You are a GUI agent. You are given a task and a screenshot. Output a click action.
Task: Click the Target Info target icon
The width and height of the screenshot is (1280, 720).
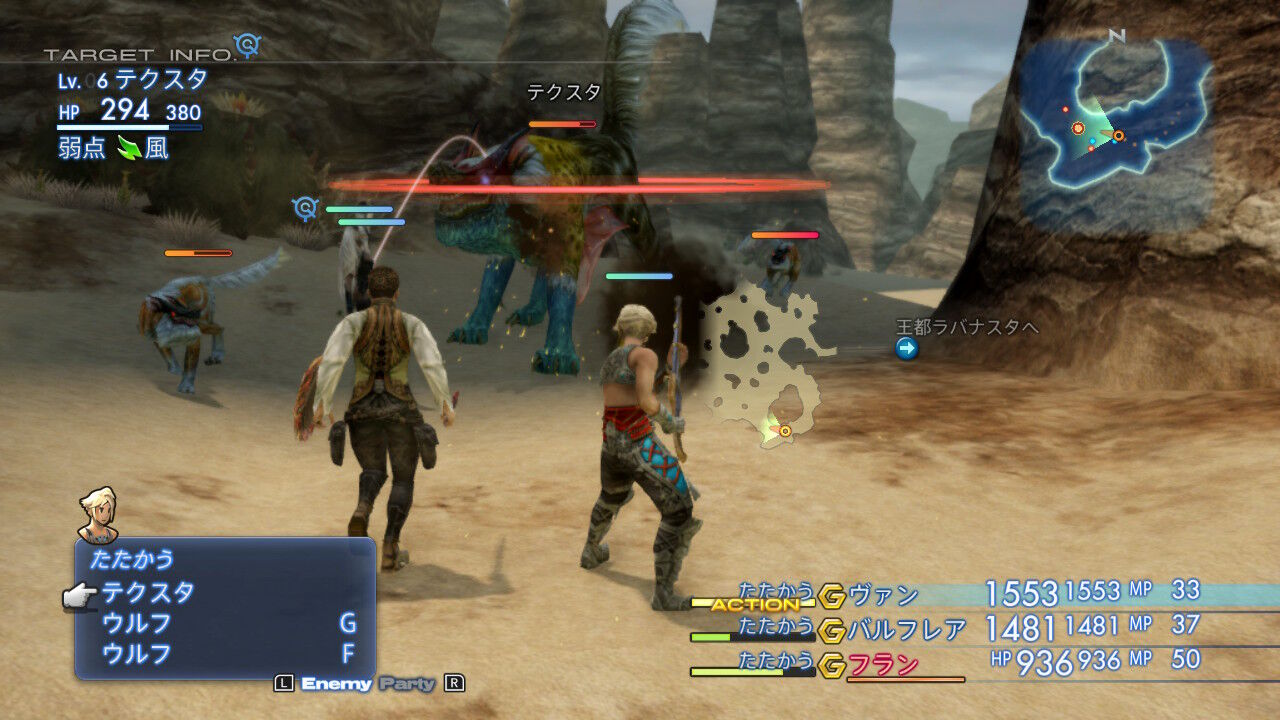click(x=246, y=45)
